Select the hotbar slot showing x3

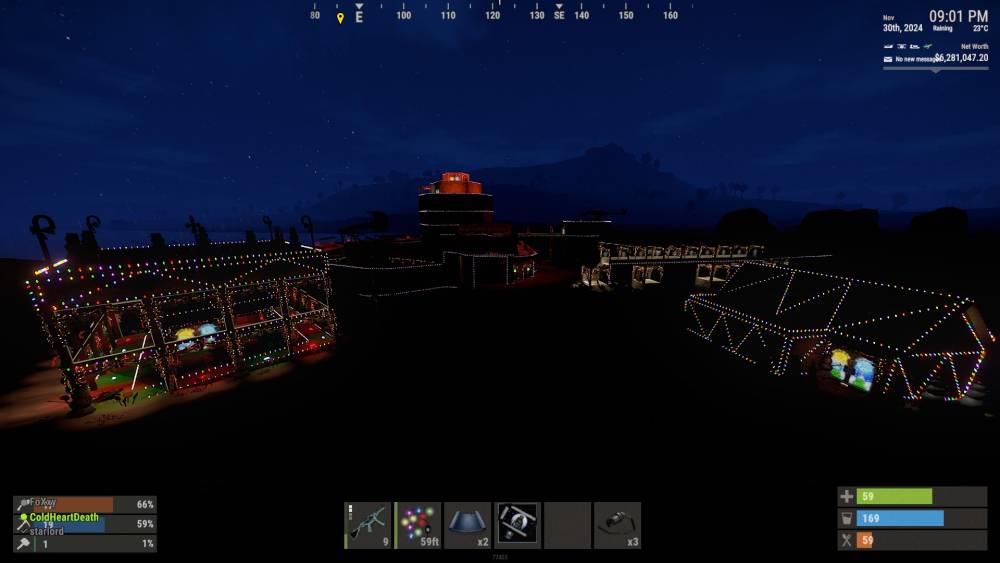pyautogui.click(x=617, y=525)
